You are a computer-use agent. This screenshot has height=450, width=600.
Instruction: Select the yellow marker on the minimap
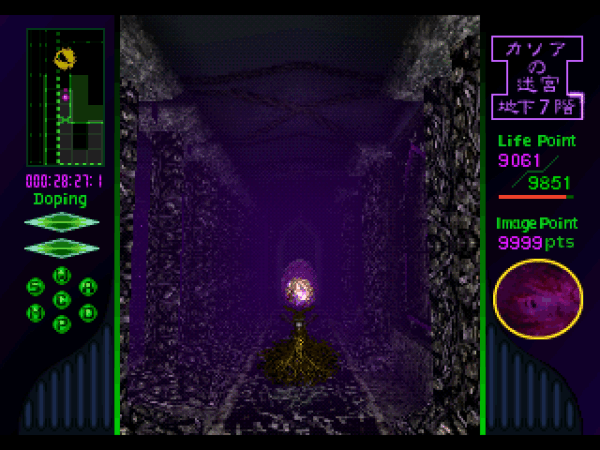click(x=65, y=58)
